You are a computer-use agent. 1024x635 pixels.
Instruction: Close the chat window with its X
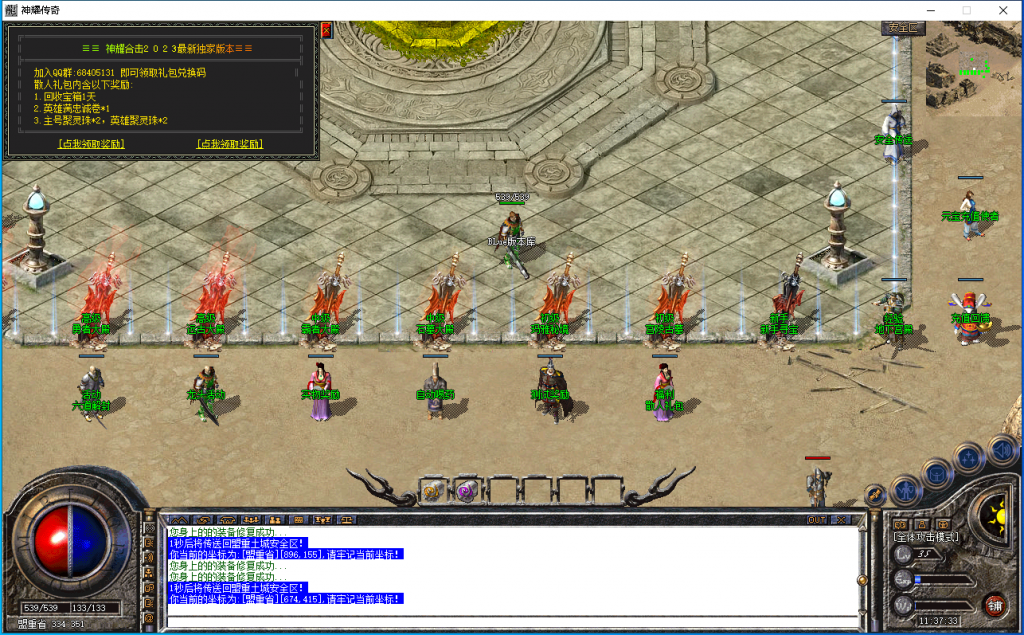840,520
